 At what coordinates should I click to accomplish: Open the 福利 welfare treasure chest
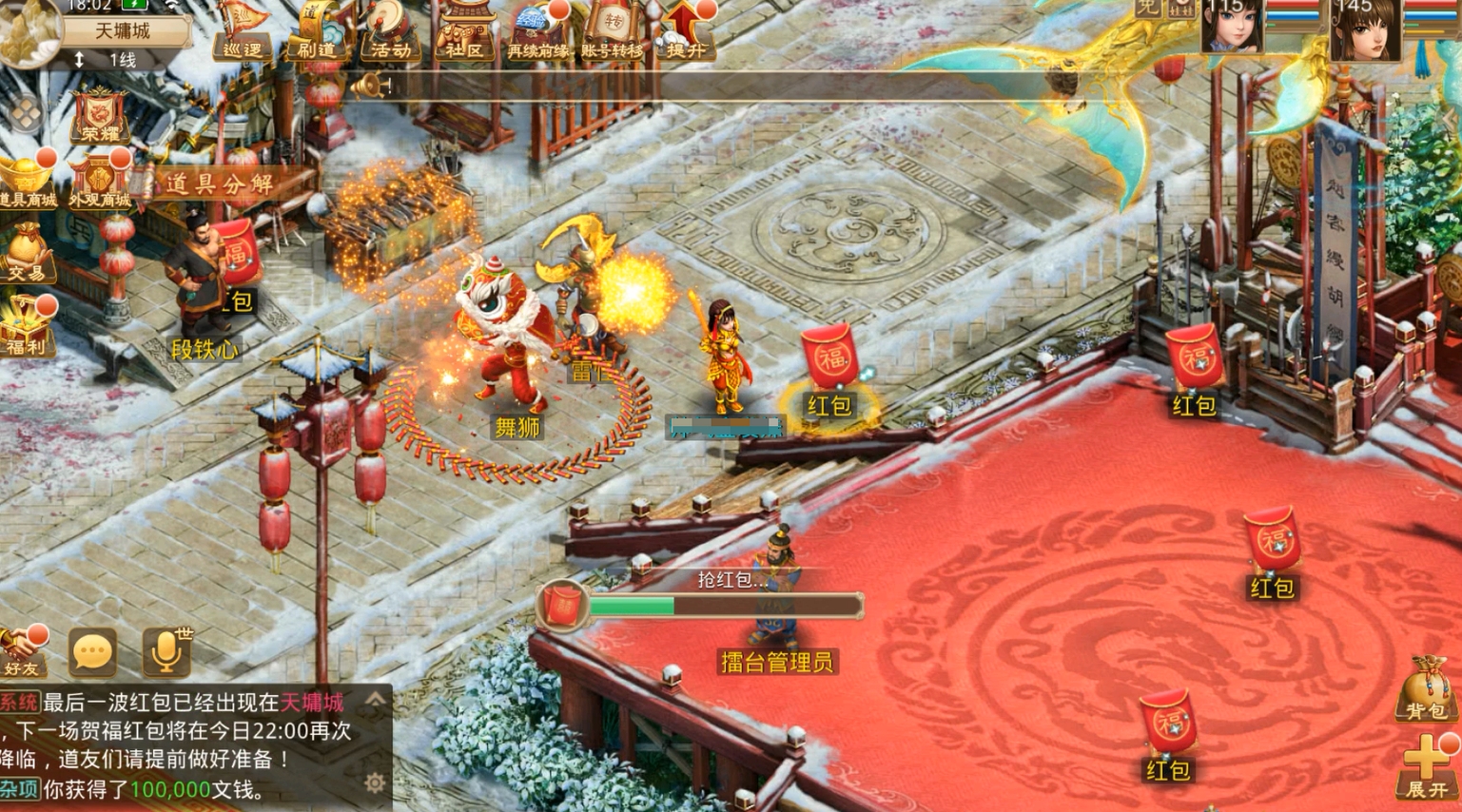[26, 326]
